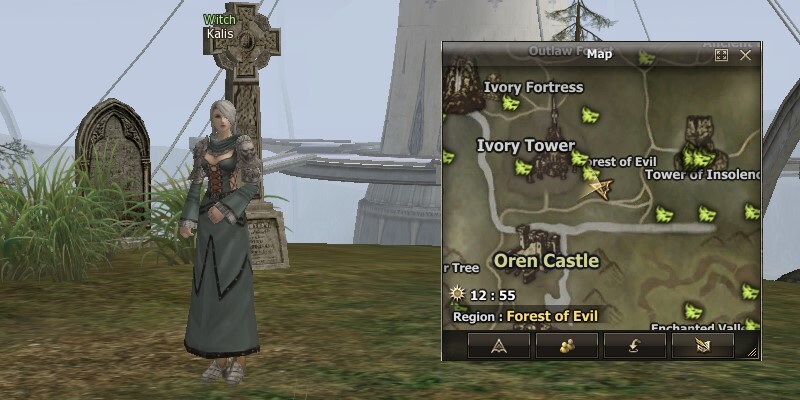This screenshot has height=400, width=800.
Task: Select the Ivory Tower map location
Action: pyautogui.click(x=525, y=146)
